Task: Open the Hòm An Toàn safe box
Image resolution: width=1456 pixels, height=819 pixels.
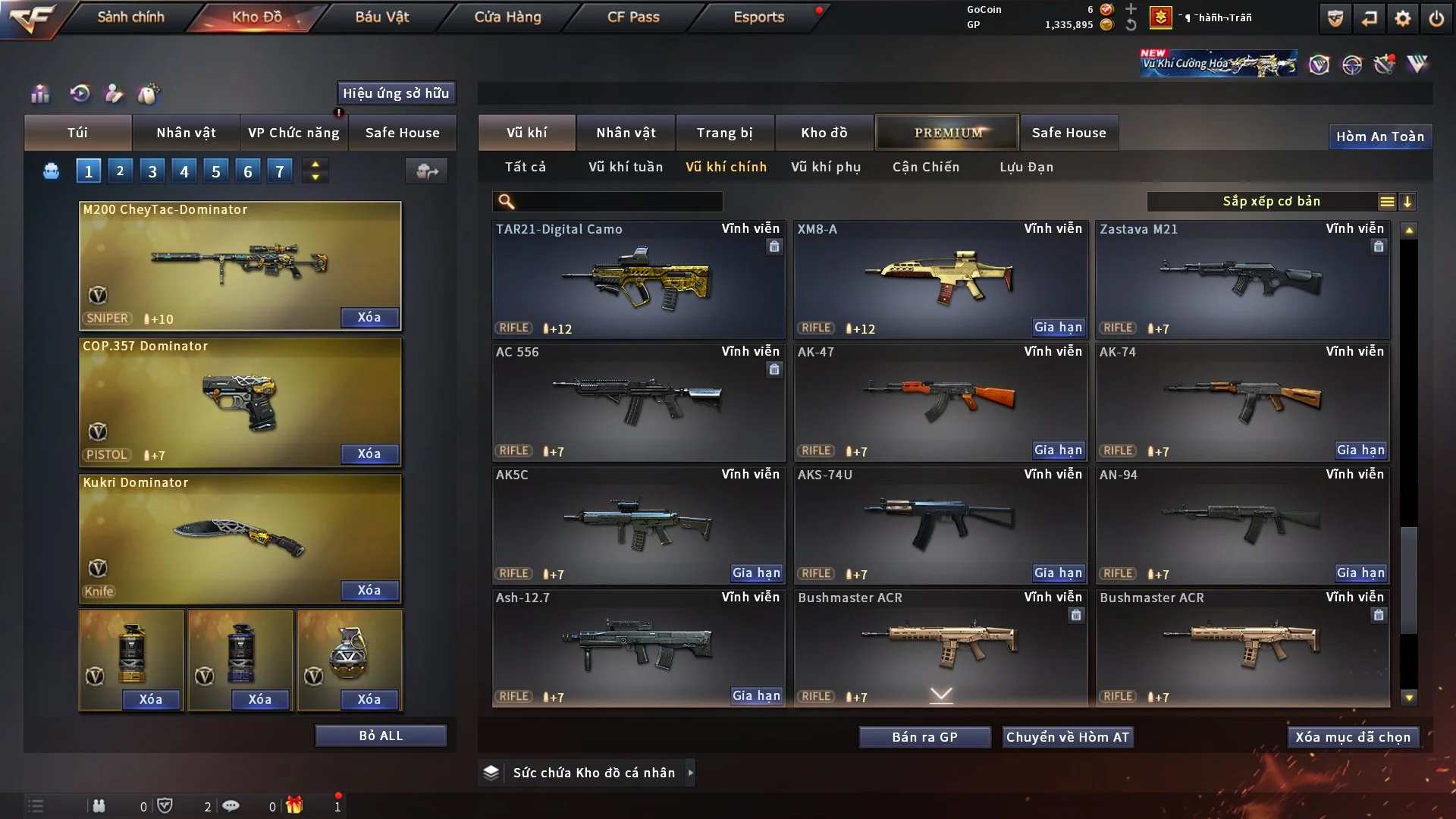Action: click(x=1379, y=136)
